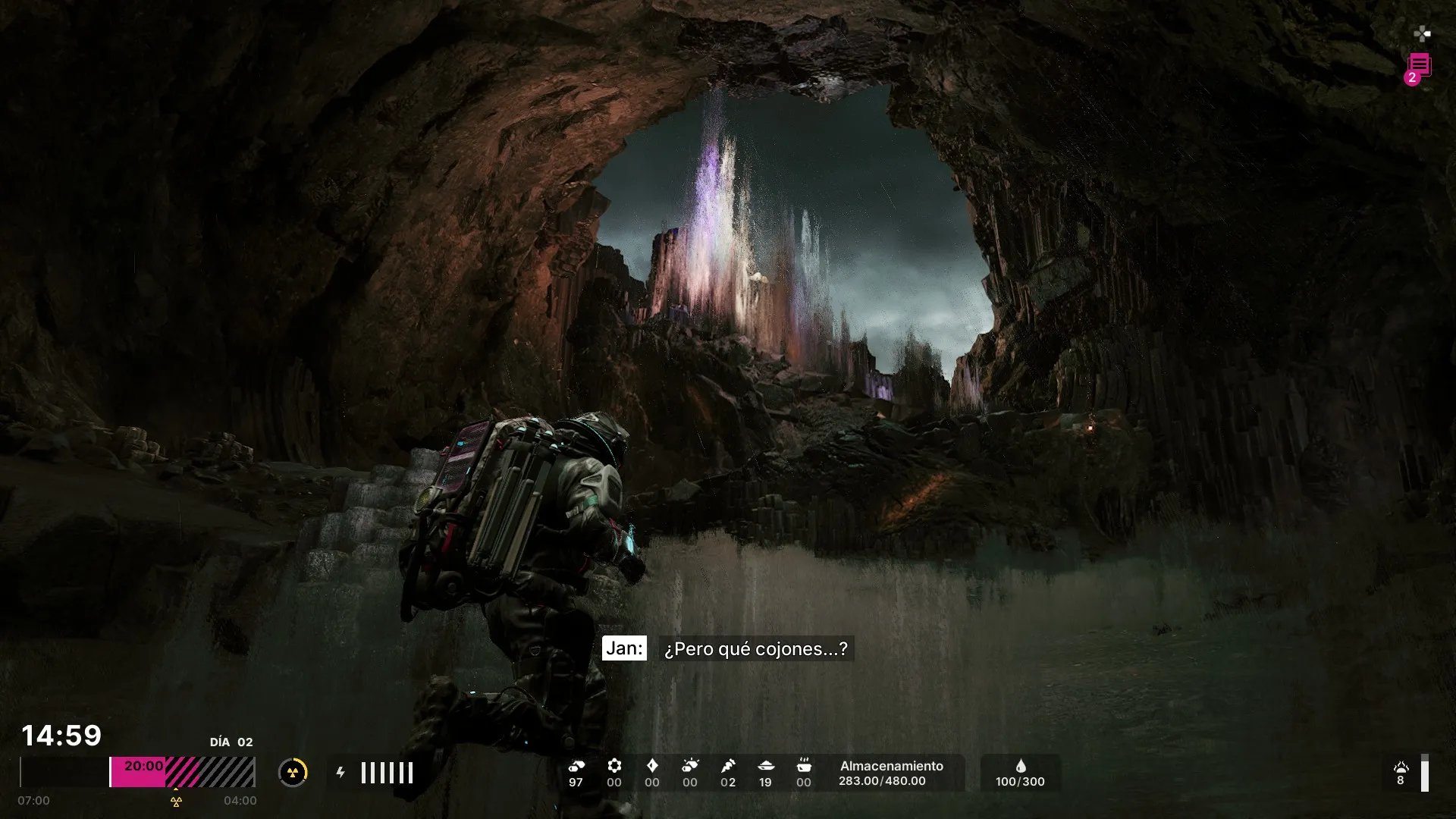Click the diamond-shaped resource icon
Screen dimensions: 1456x819
pos(652,766)
